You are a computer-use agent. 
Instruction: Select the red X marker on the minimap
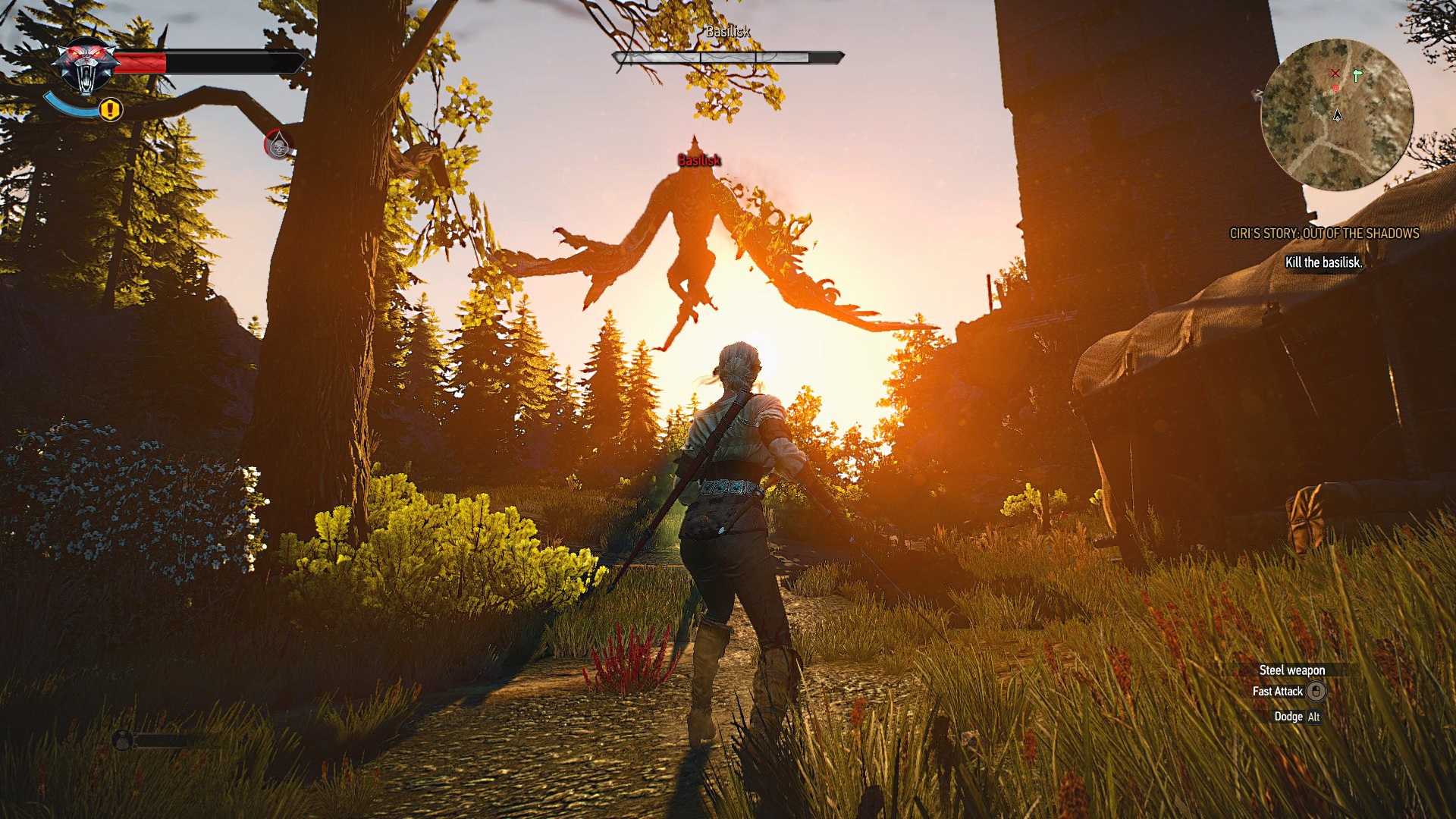point(1335,74)
